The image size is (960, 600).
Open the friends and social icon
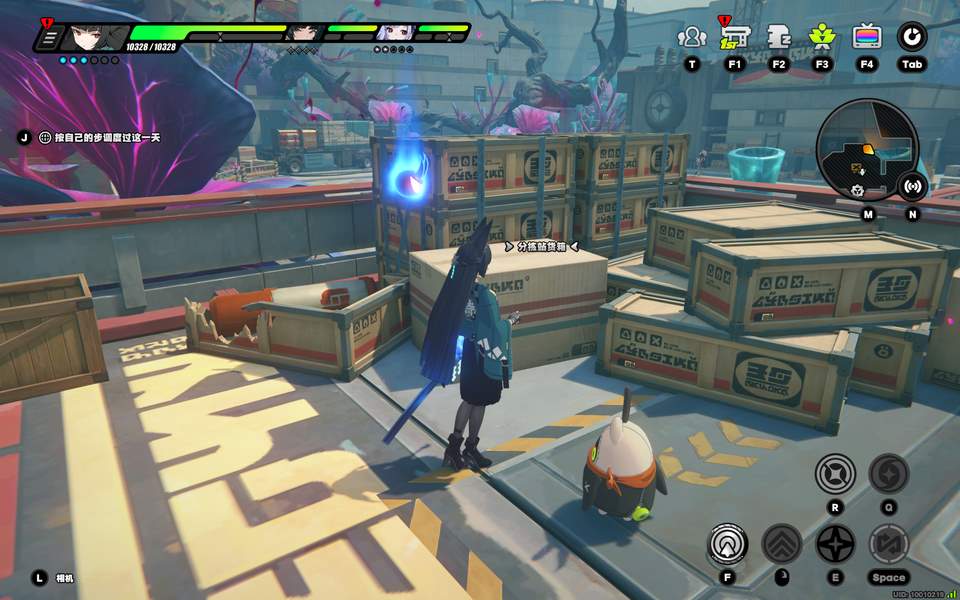pyautogui.click(x=691, y=37)
